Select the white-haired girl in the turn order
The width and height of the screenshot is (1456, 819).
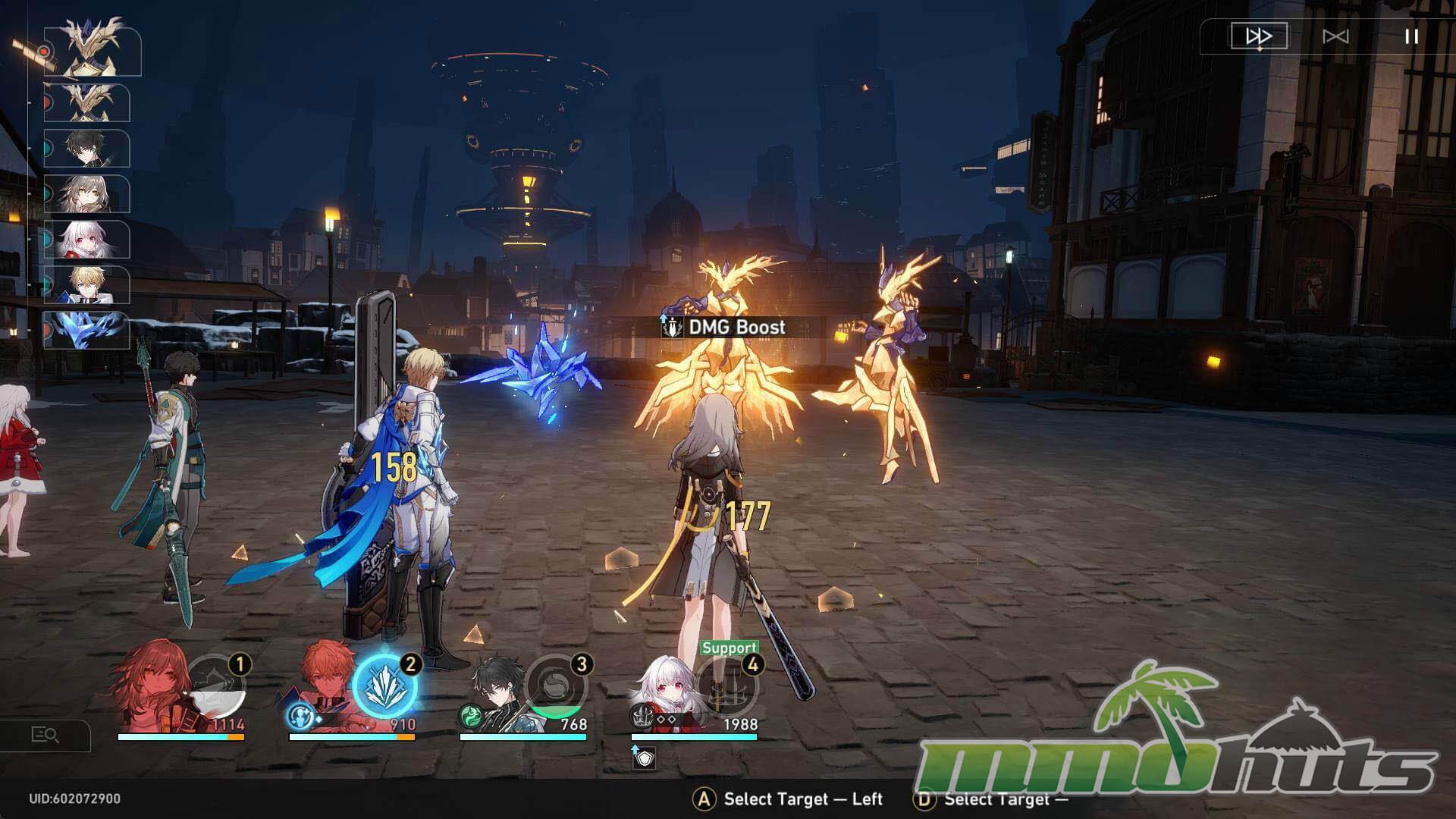[87, 240]
